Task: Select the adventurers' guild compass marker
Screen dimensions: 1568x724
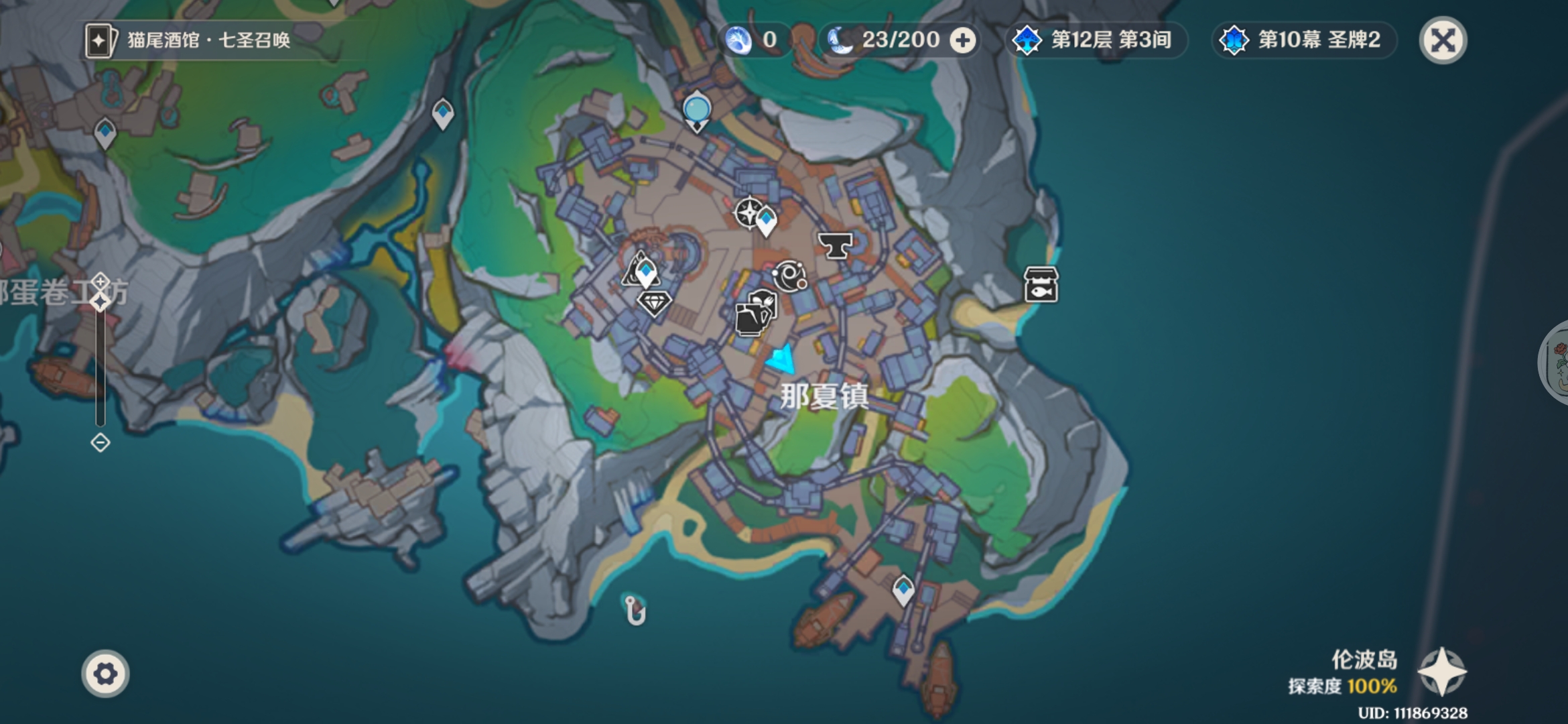Action: [748, 213]
